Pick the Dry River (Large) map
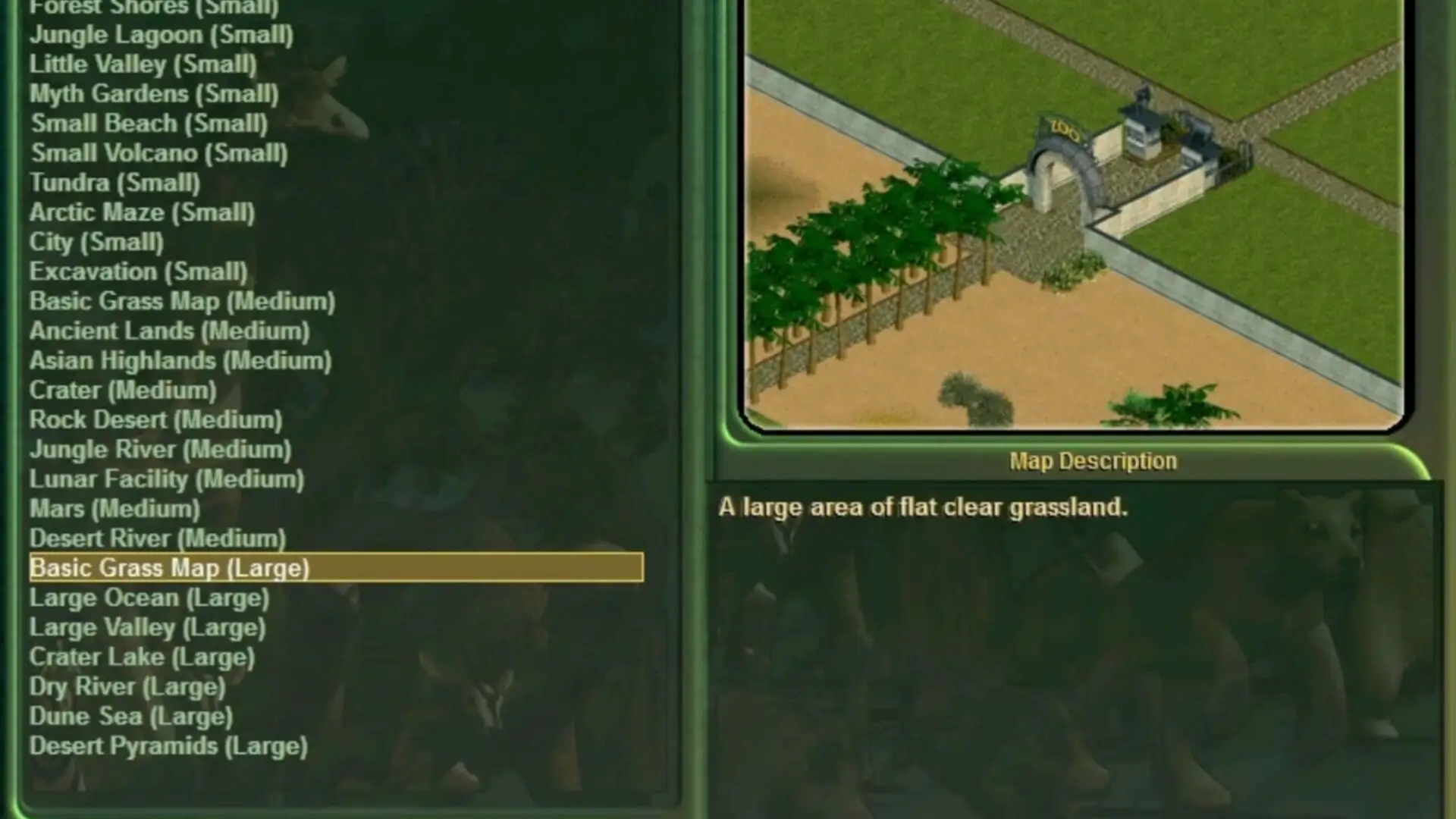Viewport: 1456px width, 819px height. [x=127, y=686]
